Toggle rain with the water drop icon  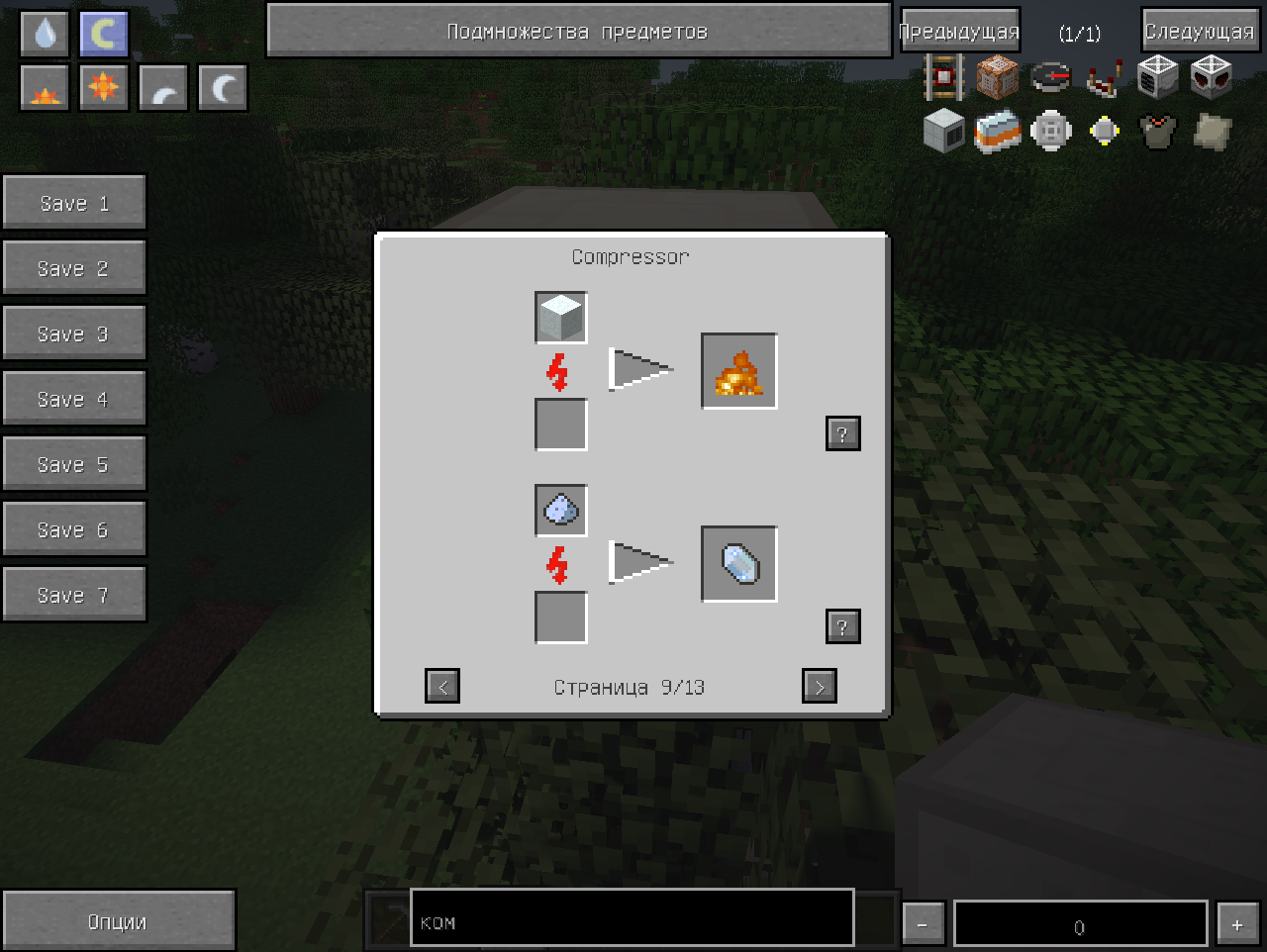point(45,34)
